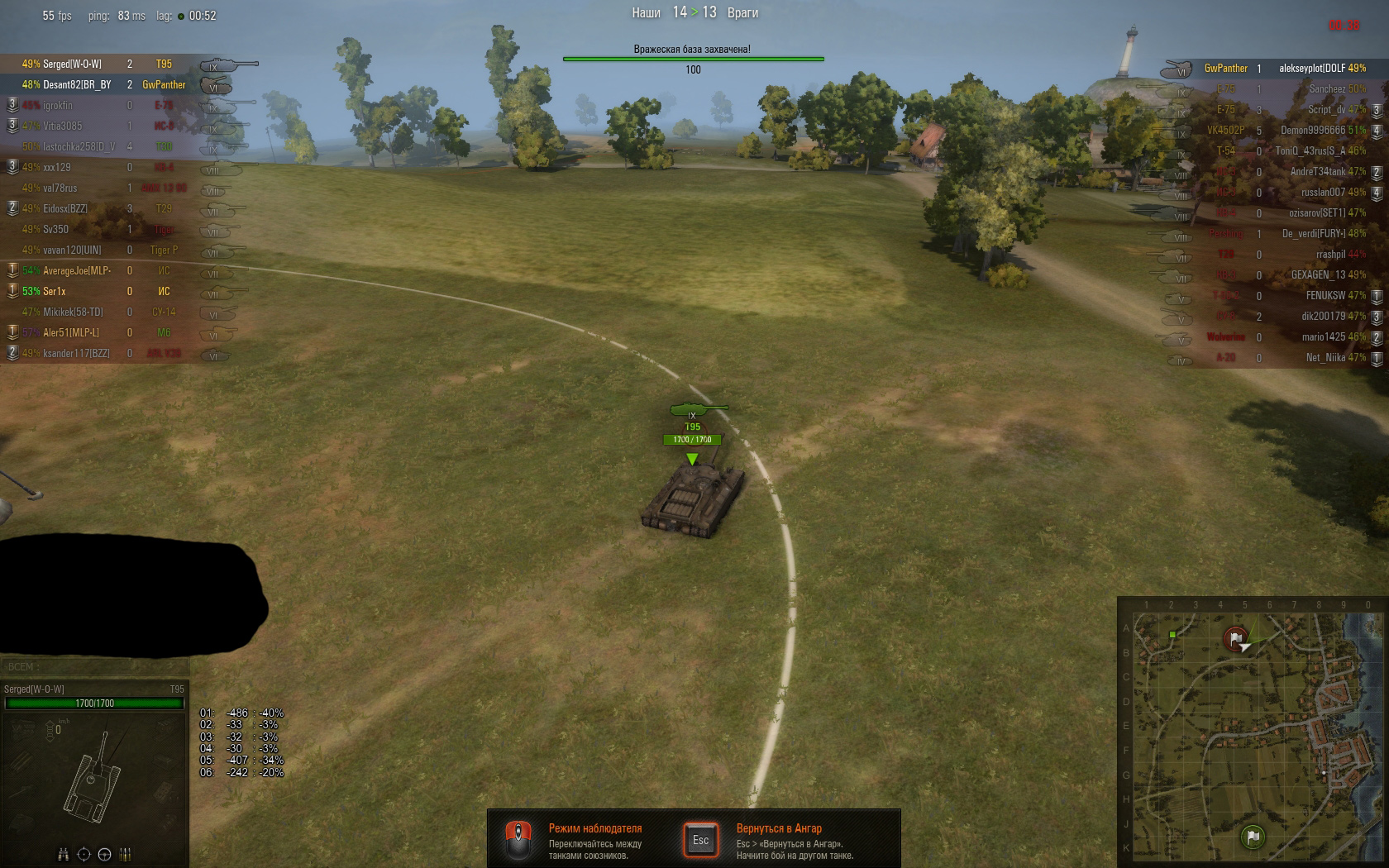Click the steering wheel icon in damage panel
Screen dimensions: 1389x868
[105, 854]
